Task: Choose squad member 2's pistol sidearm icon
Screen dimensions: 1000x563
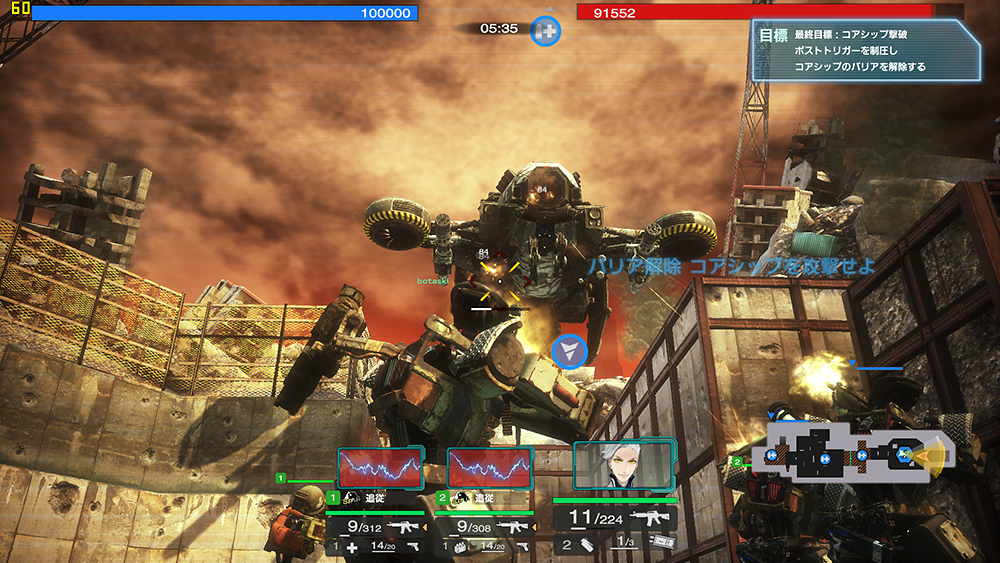Action: point(521,547)
